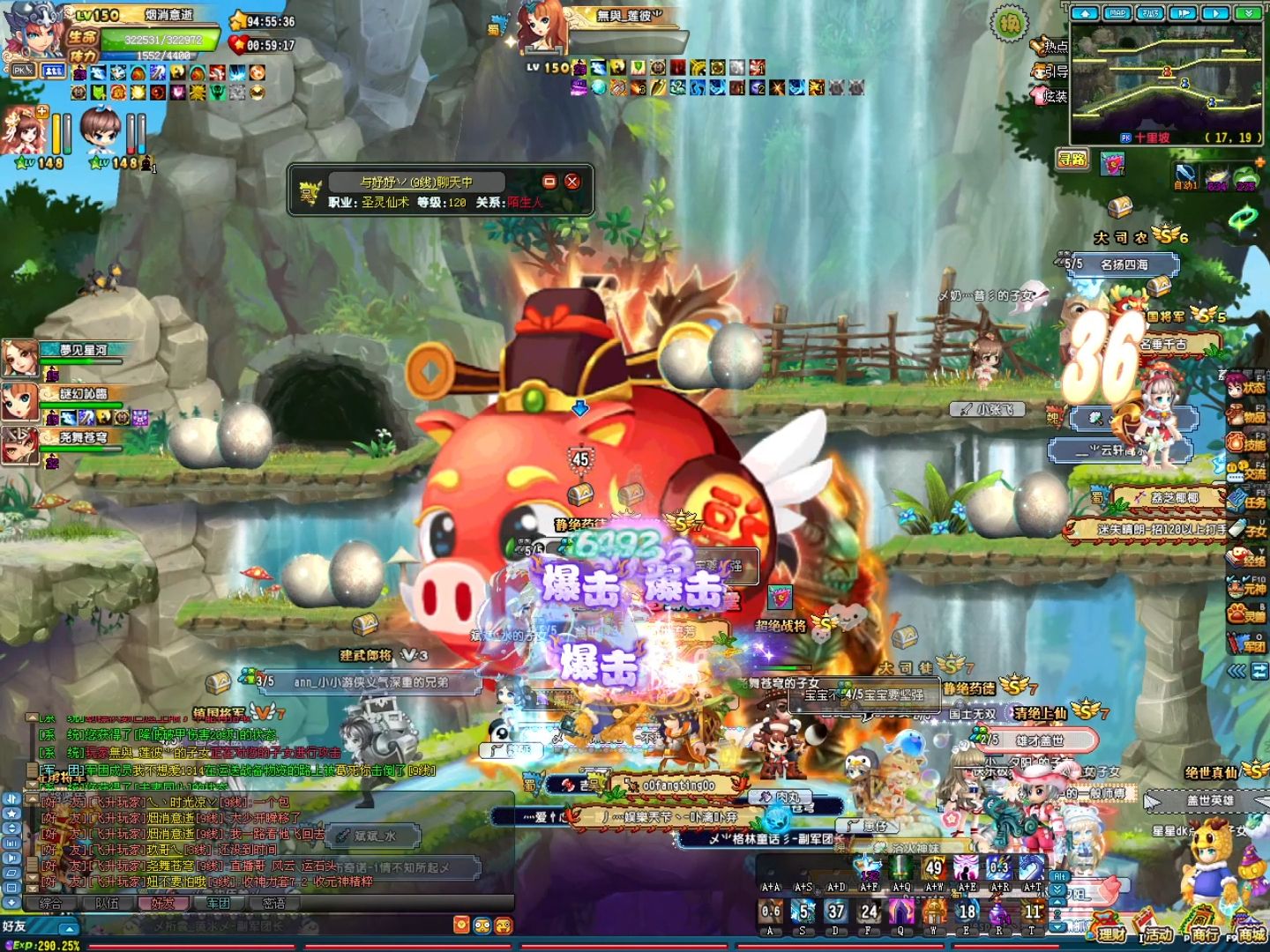Viewport: 1270px width, 952px height.
Task: Switch to the 综合 chat tab
Action: (x=51, y=904)
